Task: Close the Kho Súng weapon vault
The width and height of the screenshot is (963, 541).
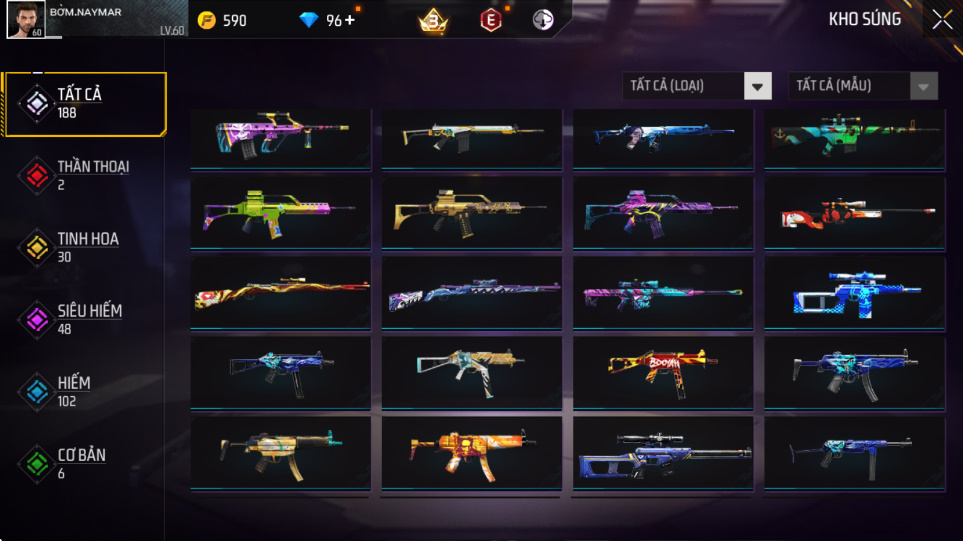Action: 942,19
